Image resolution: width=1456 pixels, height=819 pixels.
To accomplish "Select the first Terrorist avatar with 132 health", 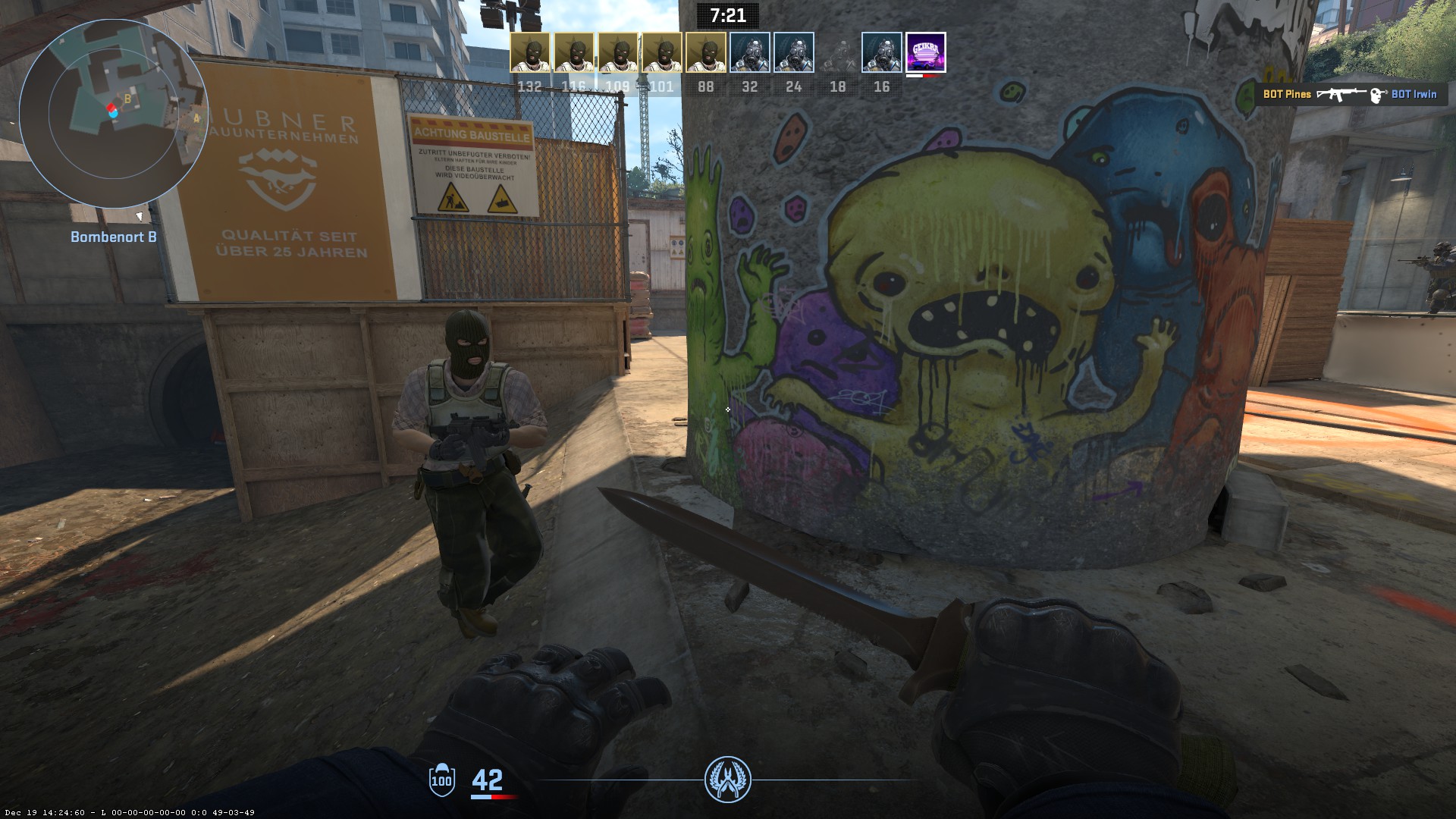I will pos(529,52).
